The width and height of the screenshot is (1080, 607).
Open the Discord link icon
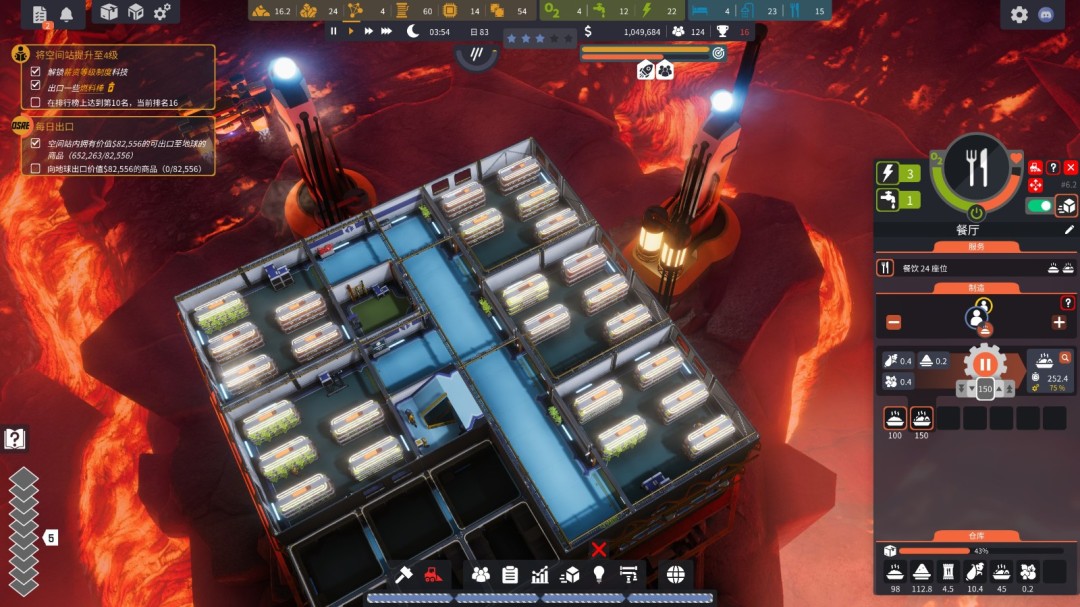(1050, 14)
